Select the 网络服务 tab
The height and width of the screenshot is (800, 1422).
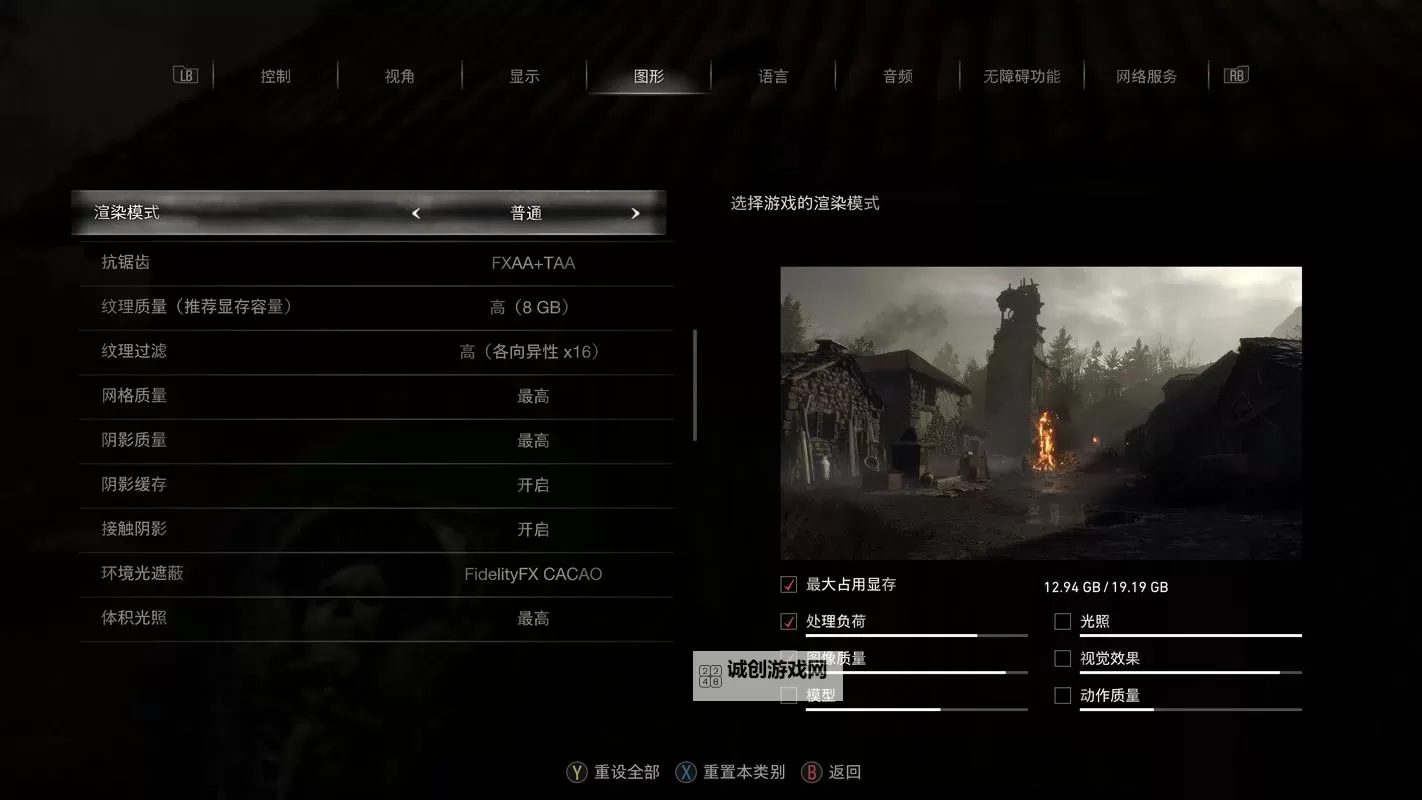pos(1146,75)
